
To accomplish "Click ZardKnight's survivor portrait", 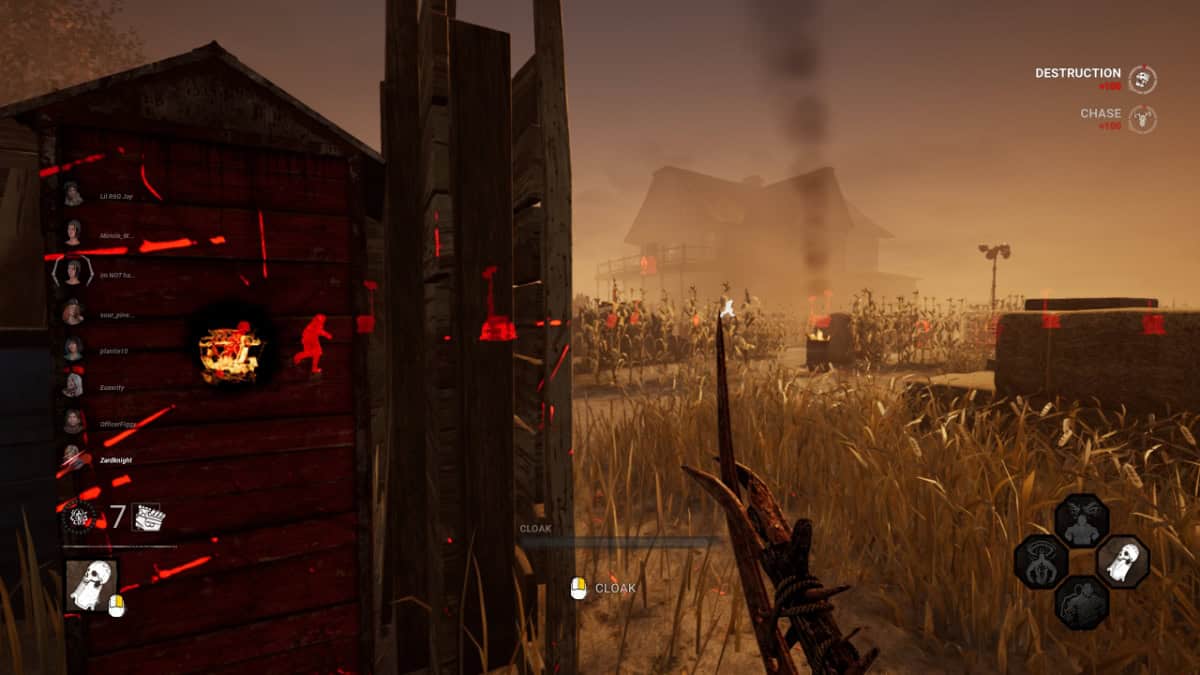I will coord(73,458).
